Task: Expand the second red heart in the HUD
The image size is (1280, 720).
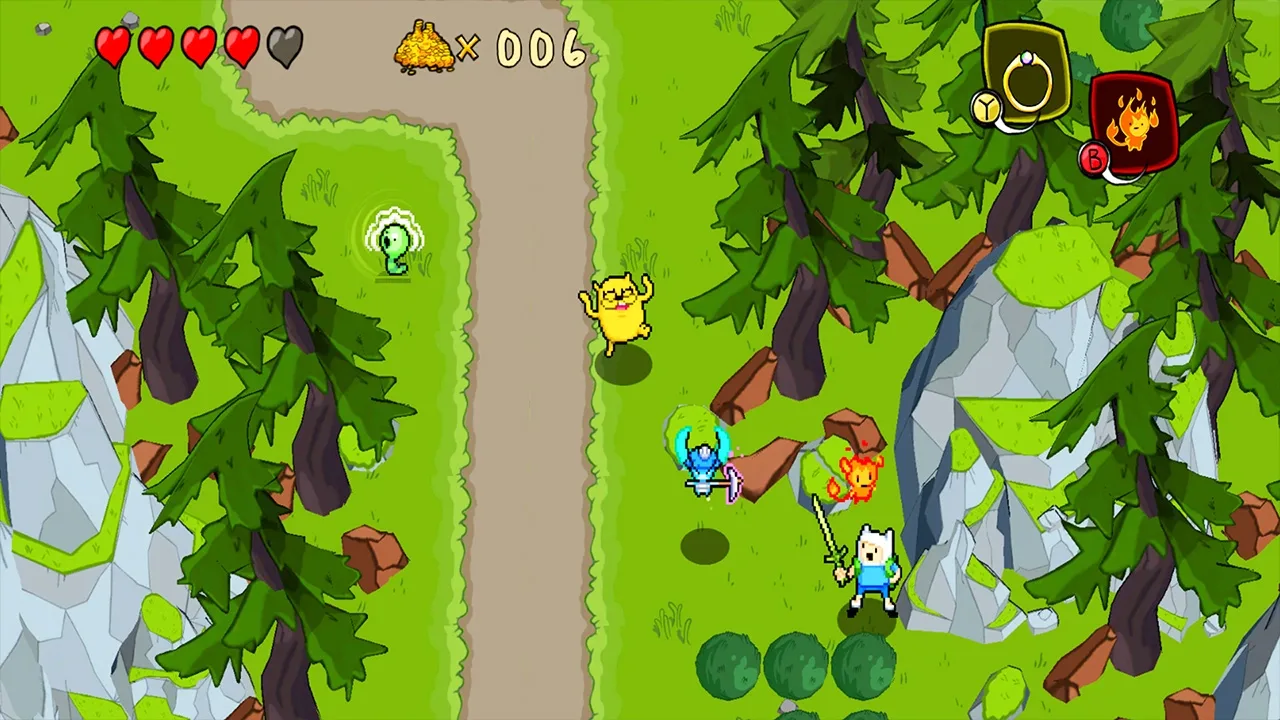Action: 157,45
